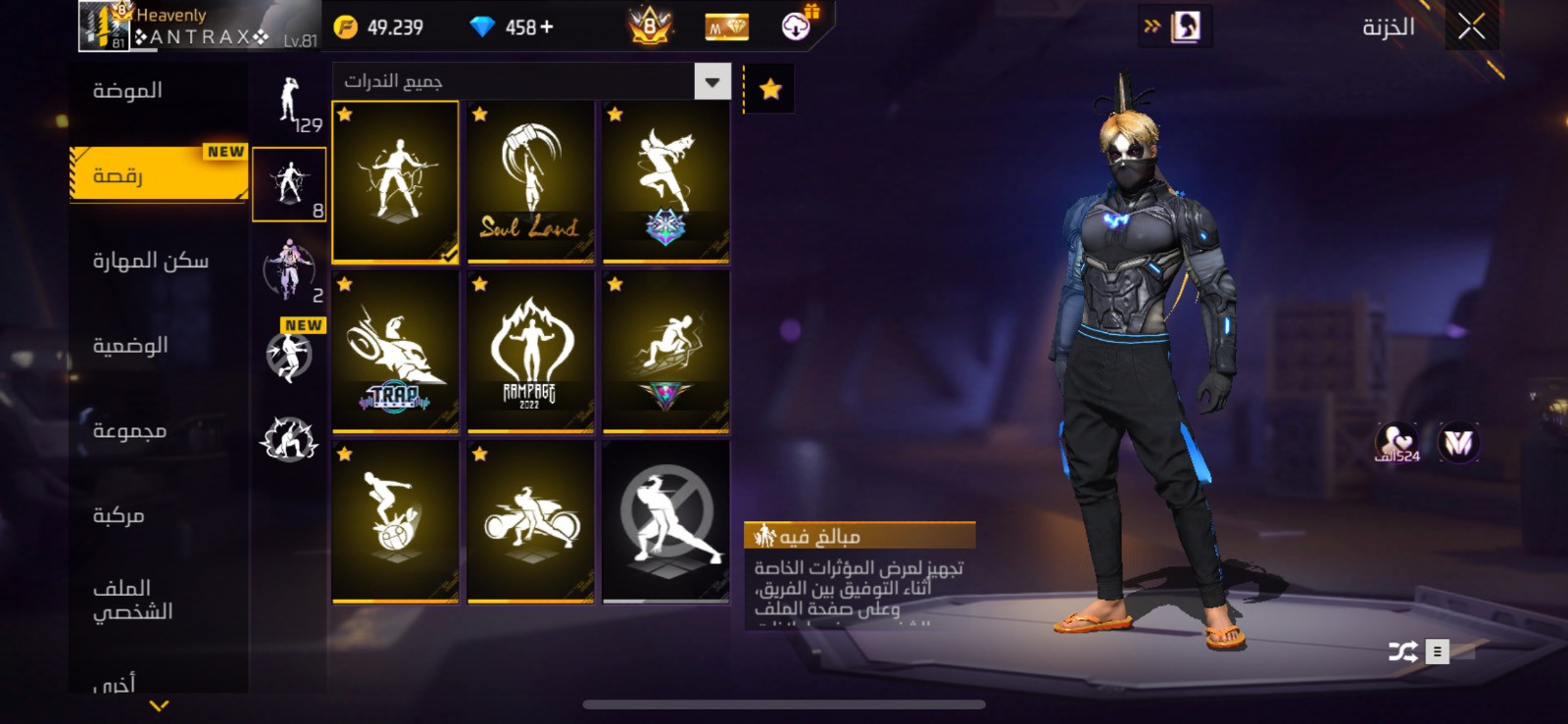Pick the Rampage 2022 emote
The width and height of the screenshot is (1568, 724).
tap(530, 352)
